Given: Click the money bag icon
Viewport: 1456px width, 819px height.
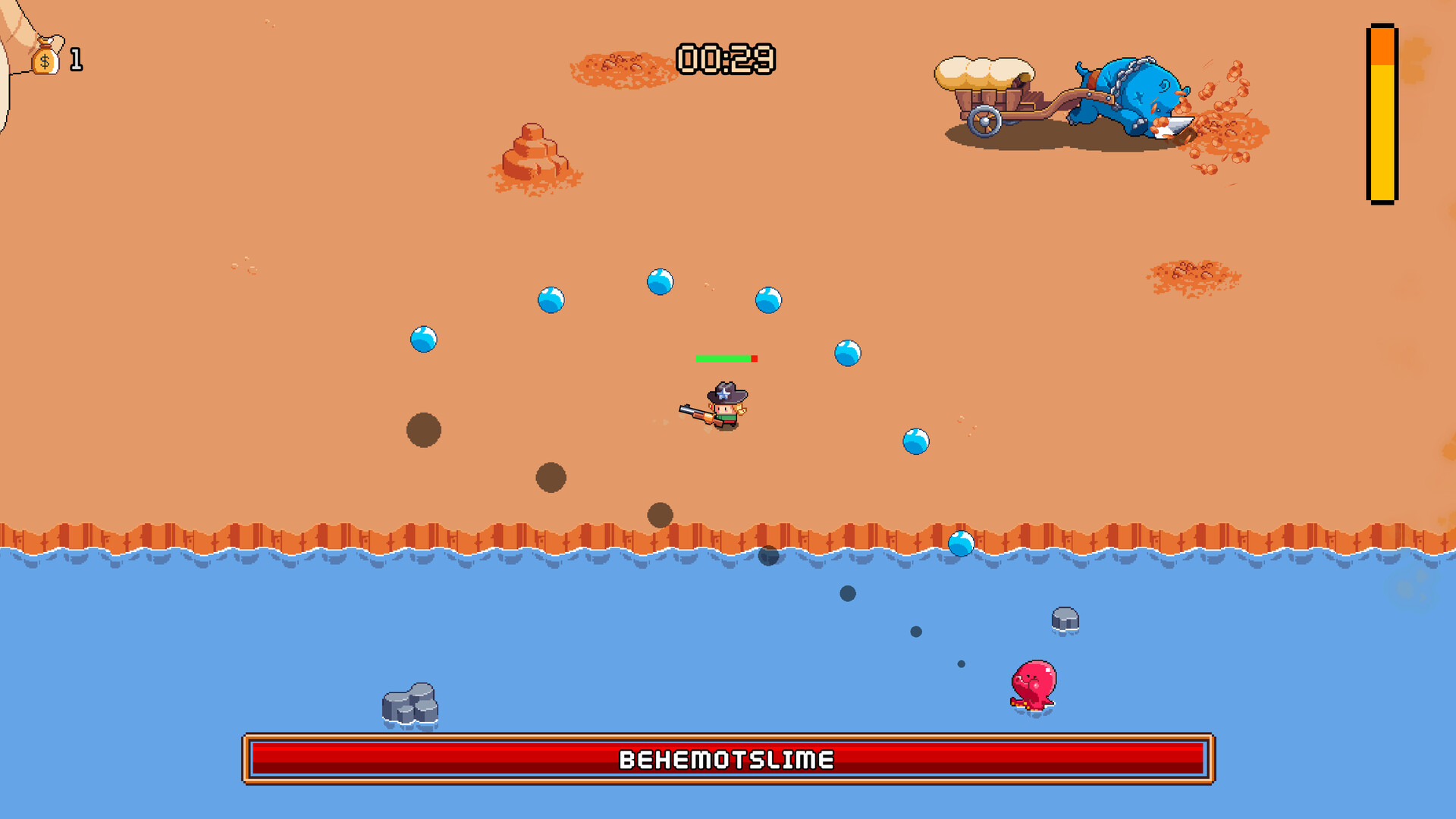Looking at the screenshot, I should click(x=44, y=57).
